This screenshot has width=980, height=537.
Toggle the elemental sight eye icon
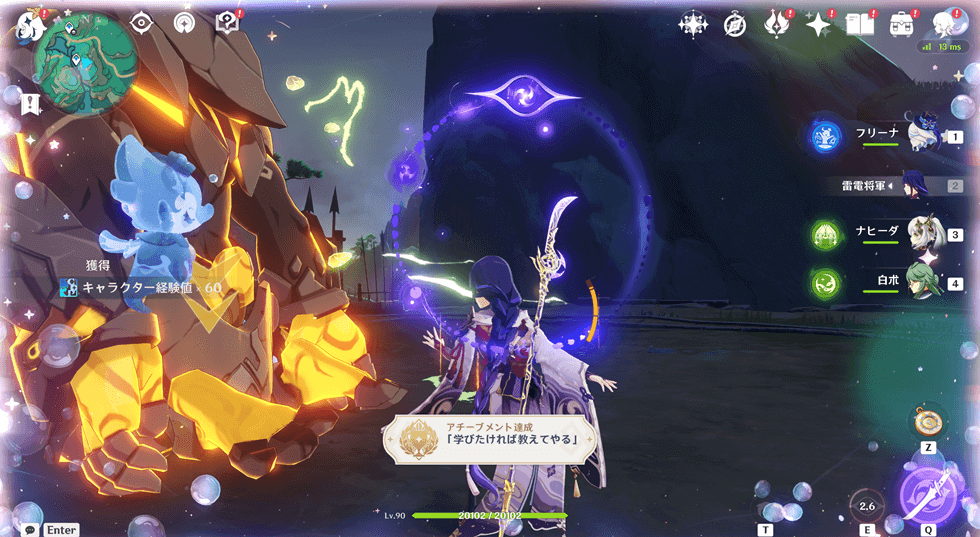[141, 22]
